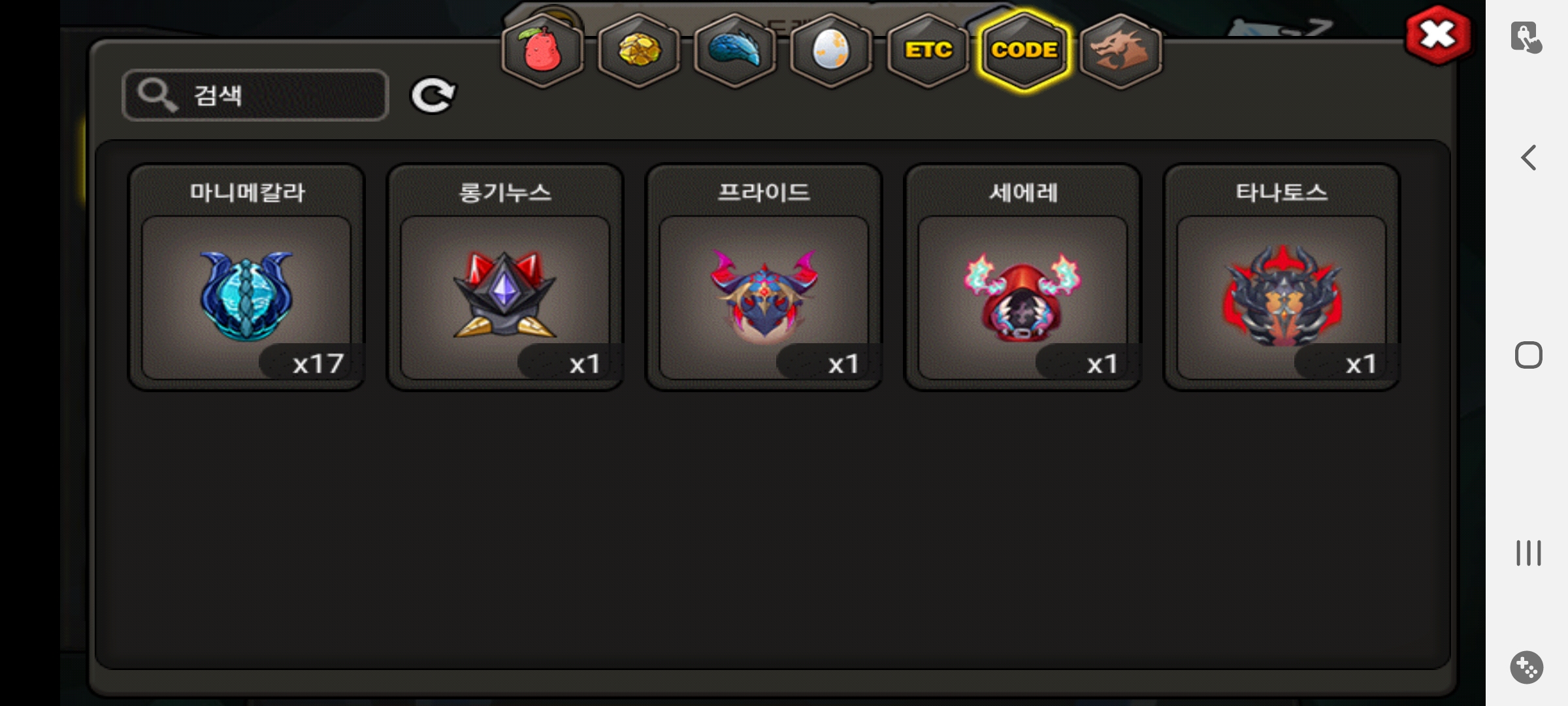Open the gold nugget tab
Image resolution: width=1568 pixels, height=706 pixels.
click(x=638, y=50)
